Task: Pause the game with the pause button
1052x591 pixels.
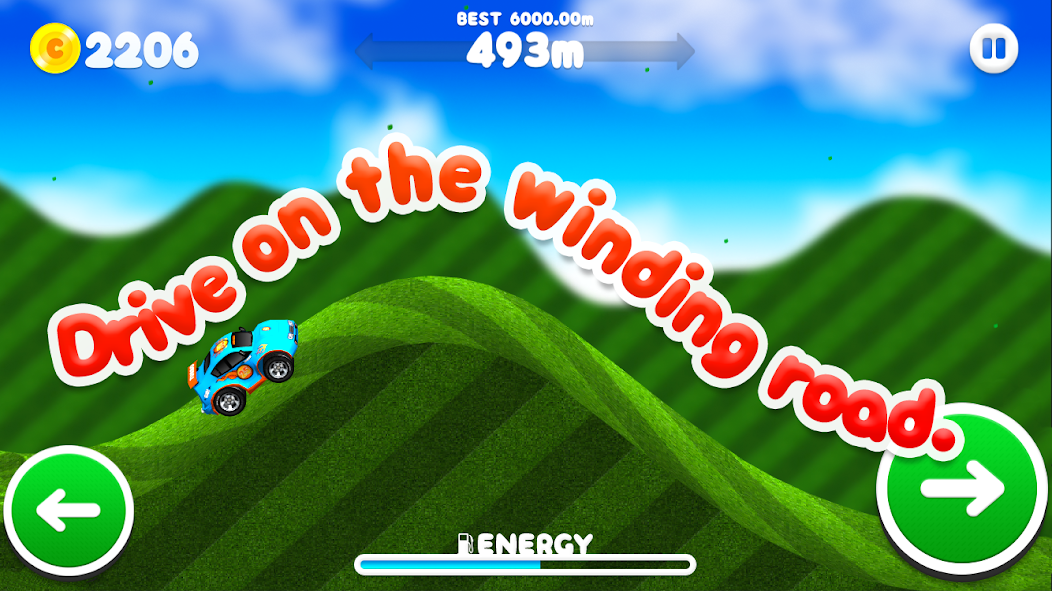Action: point(993,48)
